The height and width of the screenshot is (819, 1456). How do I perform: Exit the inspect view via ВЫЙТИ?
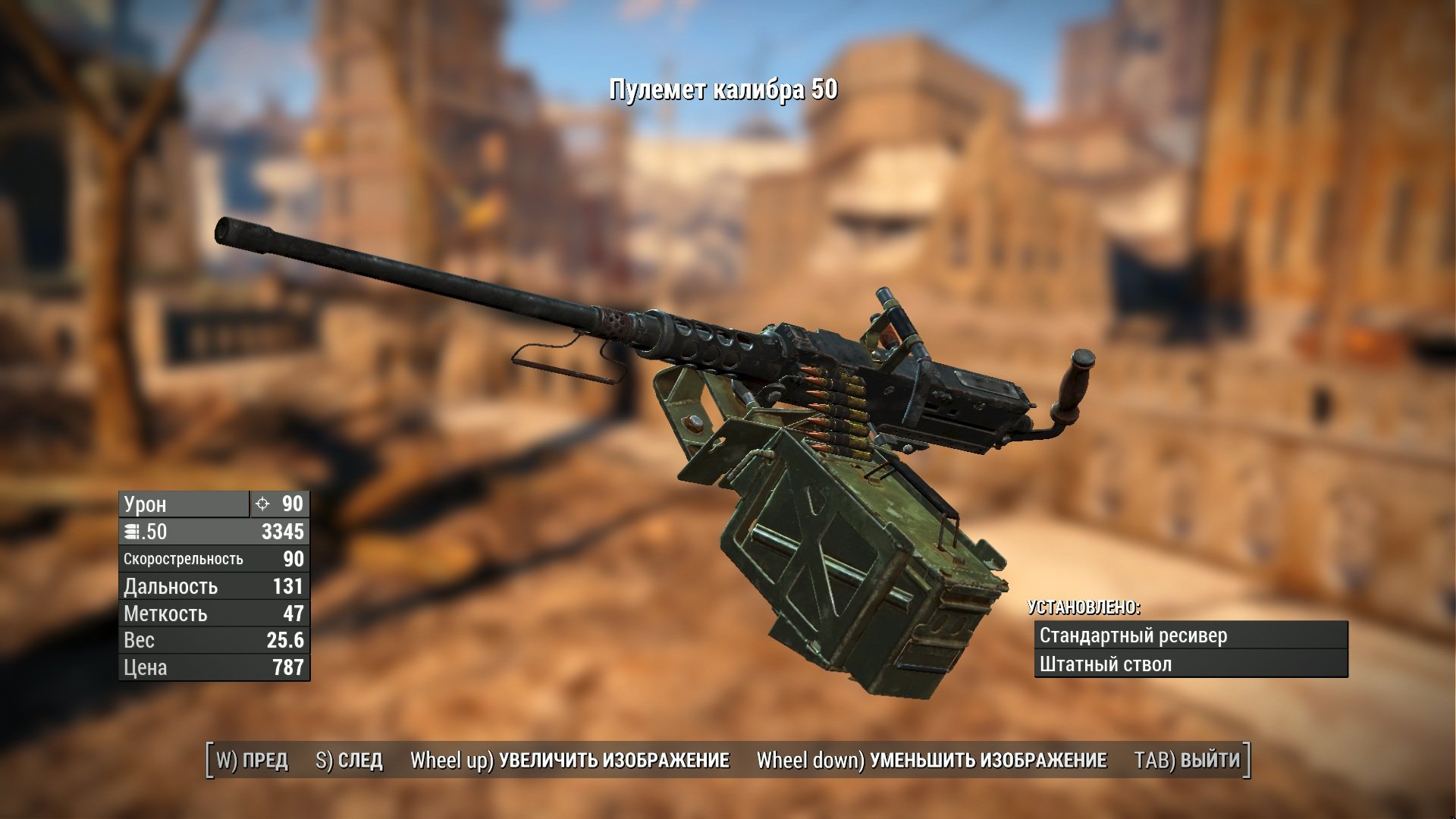tap(1187, 760)
